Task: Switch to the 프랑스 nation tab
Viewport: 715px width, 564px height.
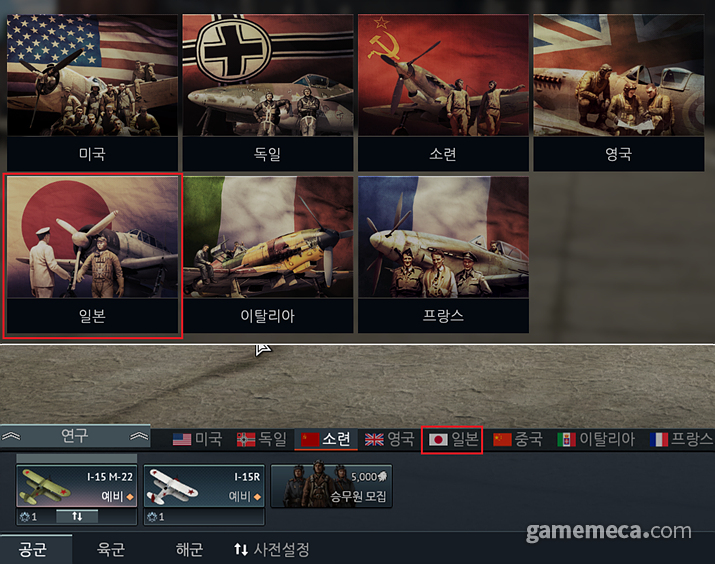Action: 681,439
